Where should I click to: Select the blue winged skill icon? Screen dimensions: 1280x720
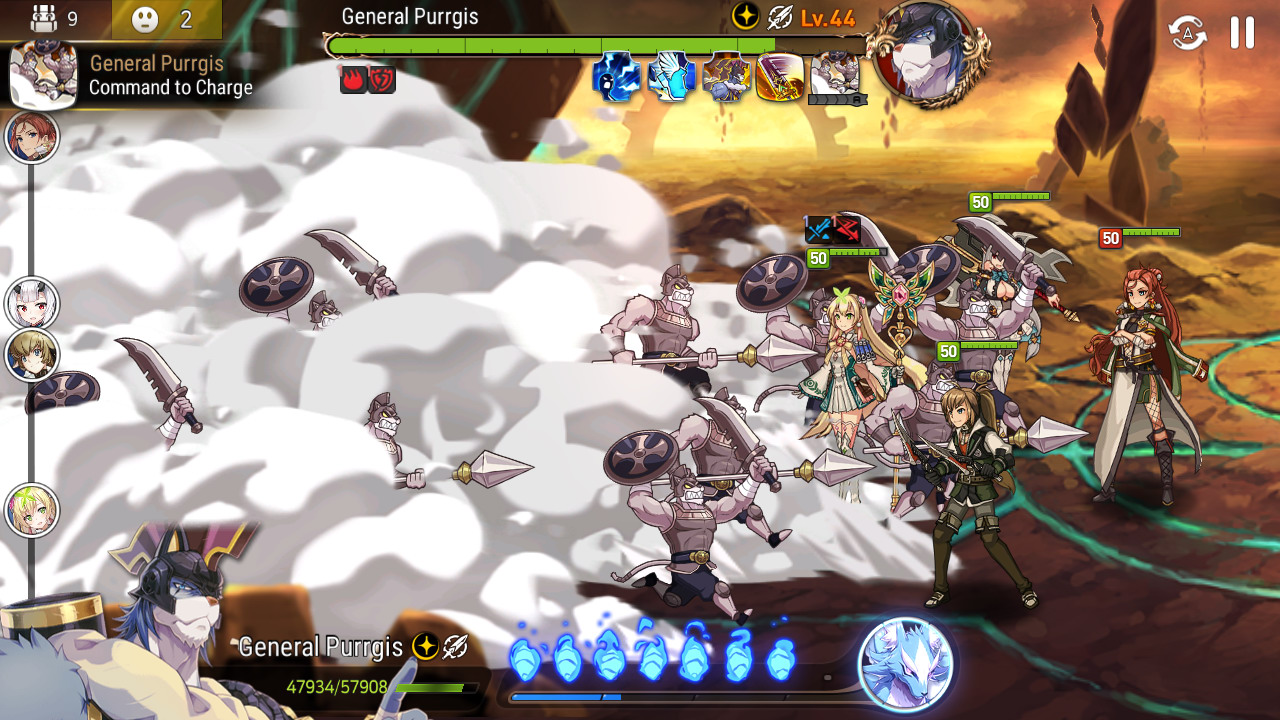point(672,77)
